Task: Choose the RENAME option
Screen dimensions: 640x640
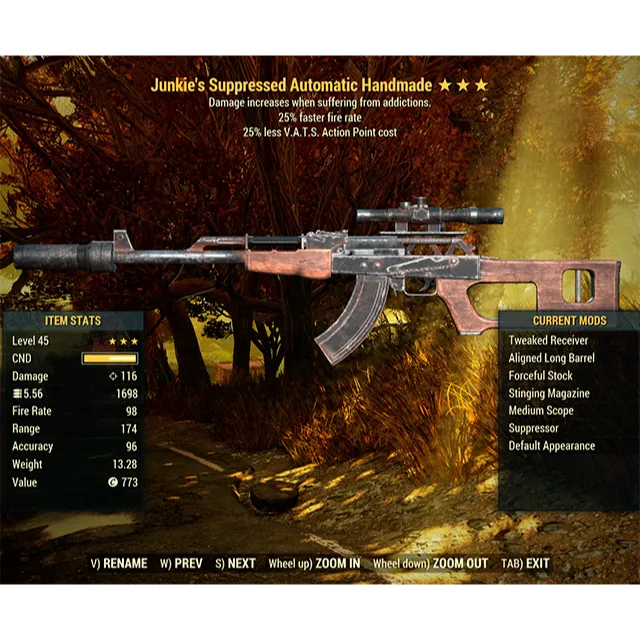Action: (x=119, y=564)
